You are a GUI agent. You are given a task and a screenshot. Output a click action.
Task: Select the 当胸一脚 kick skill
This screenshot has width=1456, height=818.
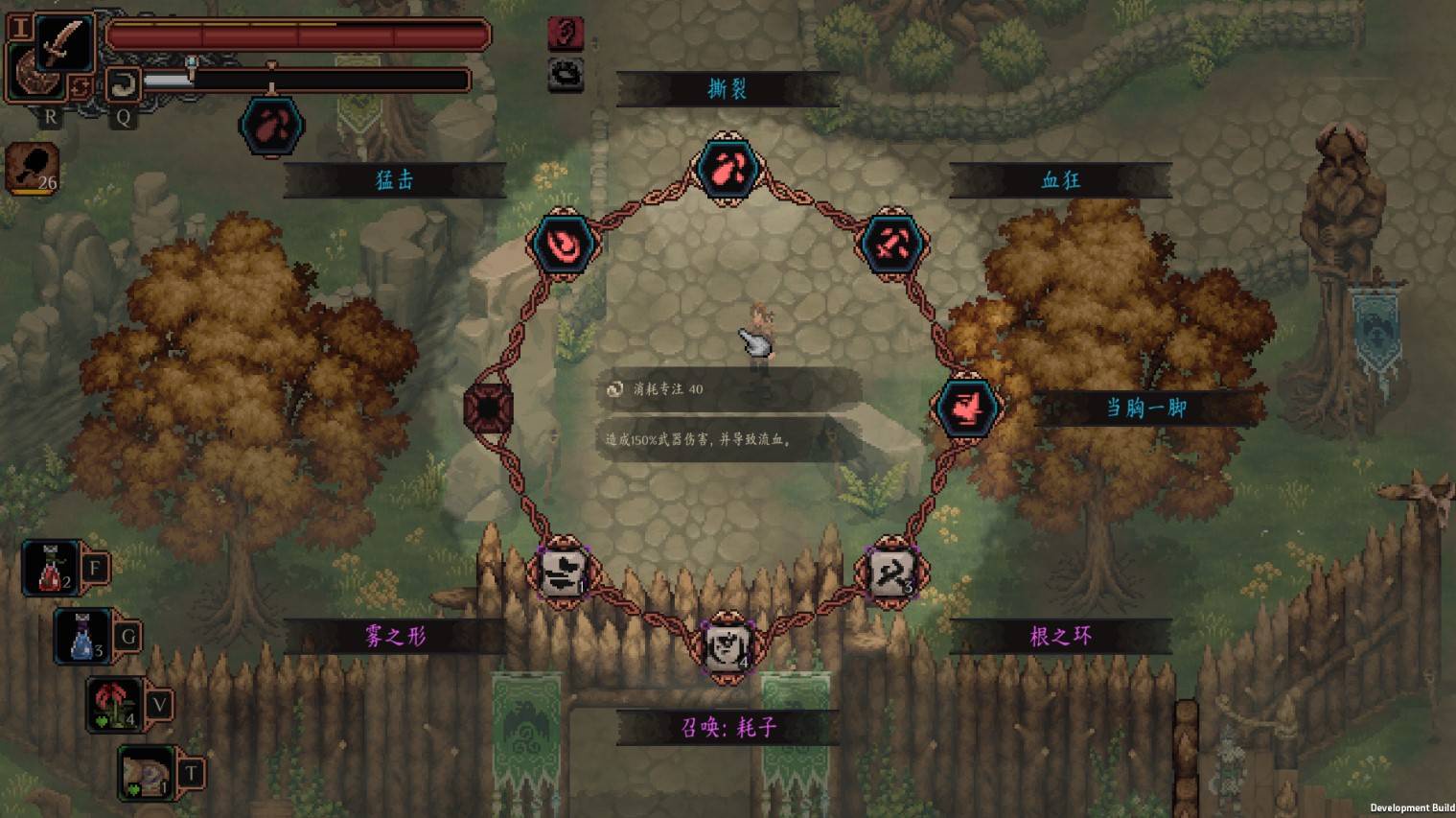pyautogui.click(x=967, y=407)
